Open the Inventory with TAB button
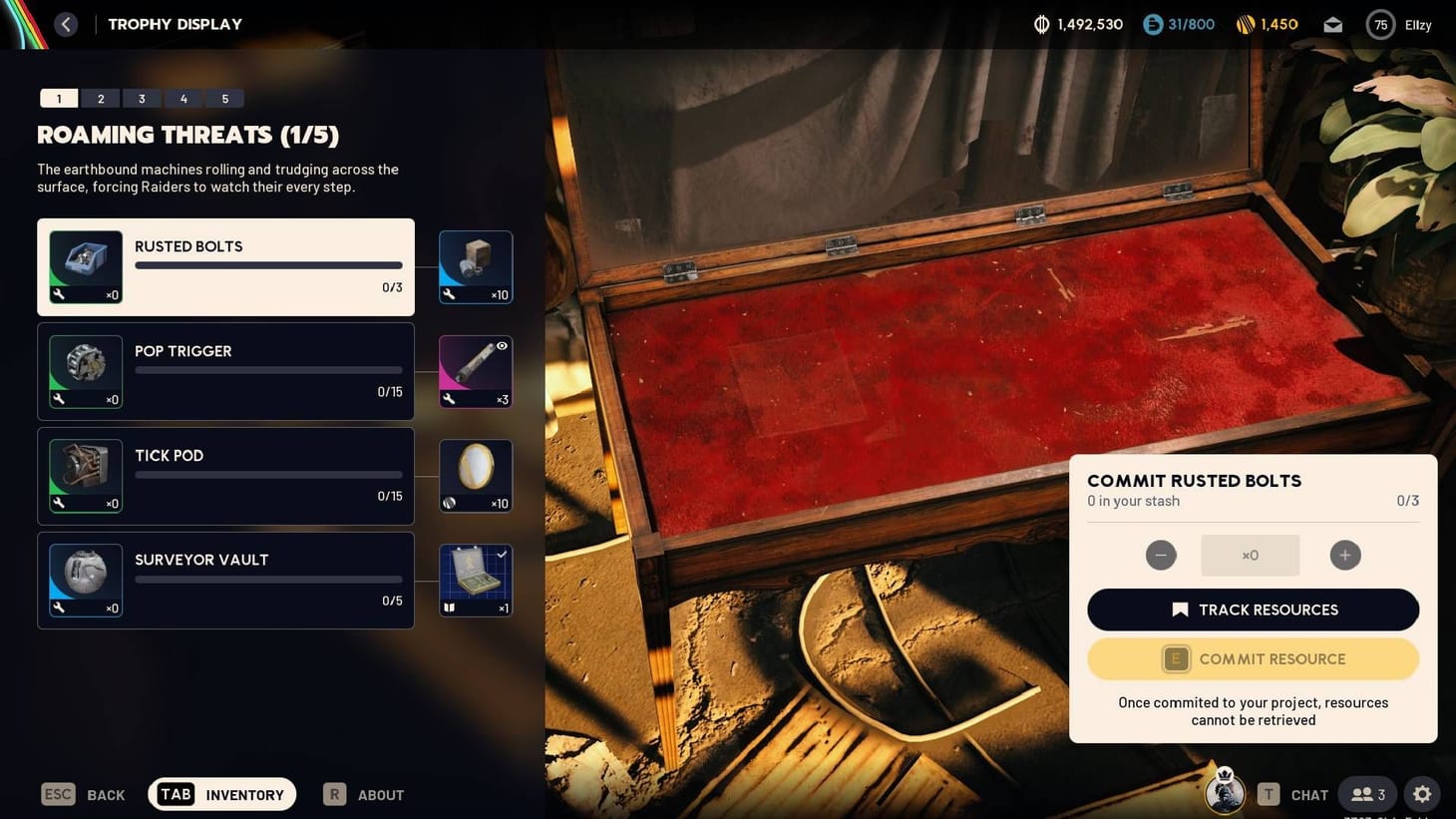This screenshot has width=1456, height=819. 221,794
